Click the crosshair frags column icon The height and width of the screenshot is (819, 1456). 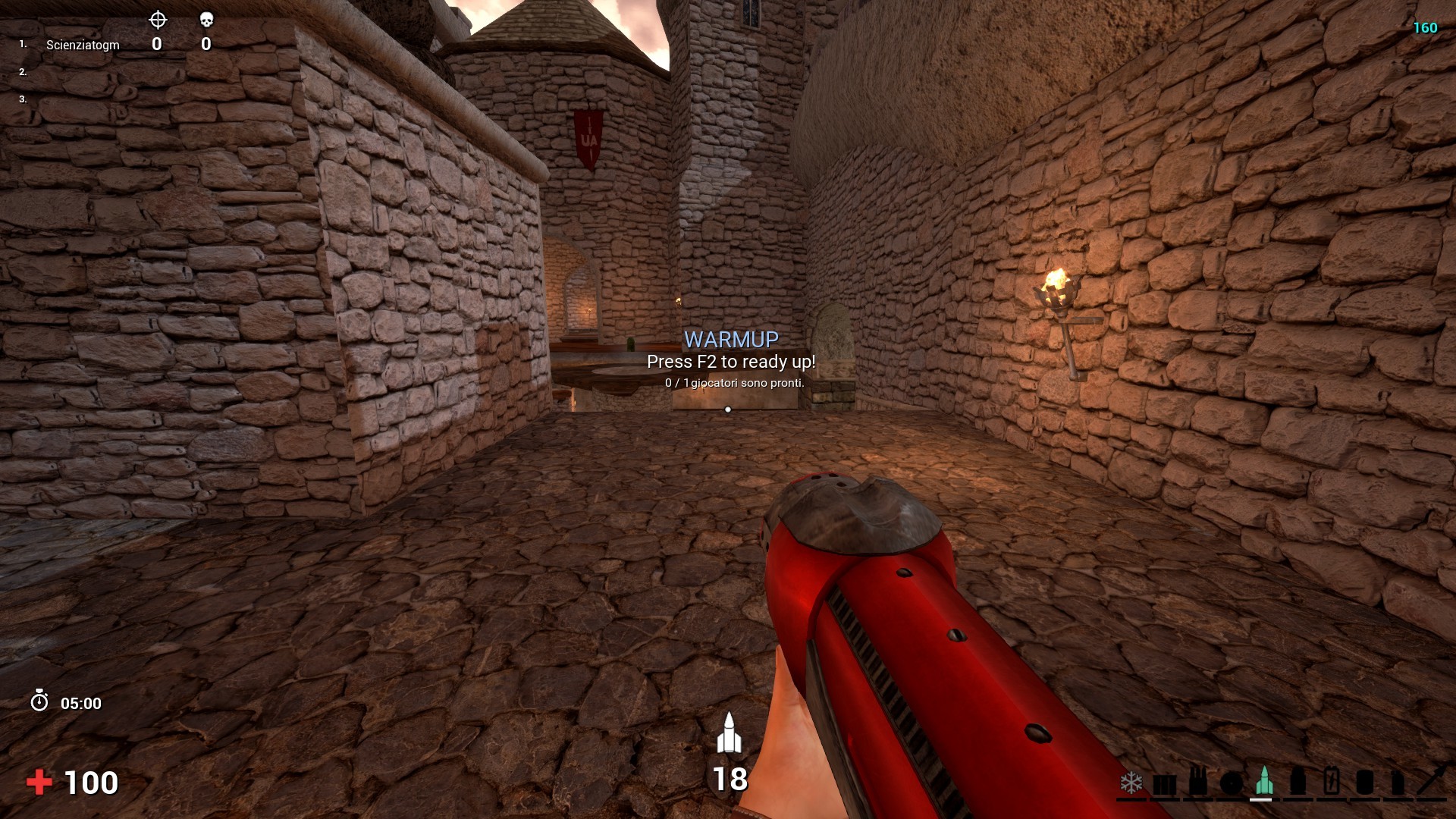pos(157,20)
